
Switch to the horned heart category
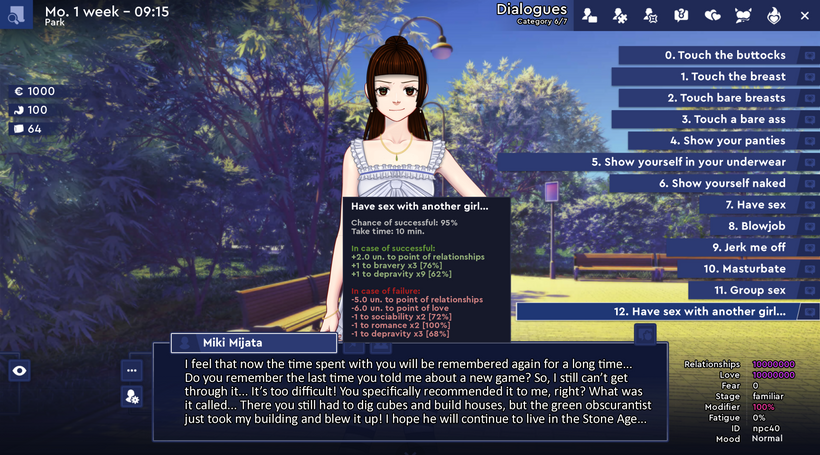pyautogui.click(x=742, y=15)
